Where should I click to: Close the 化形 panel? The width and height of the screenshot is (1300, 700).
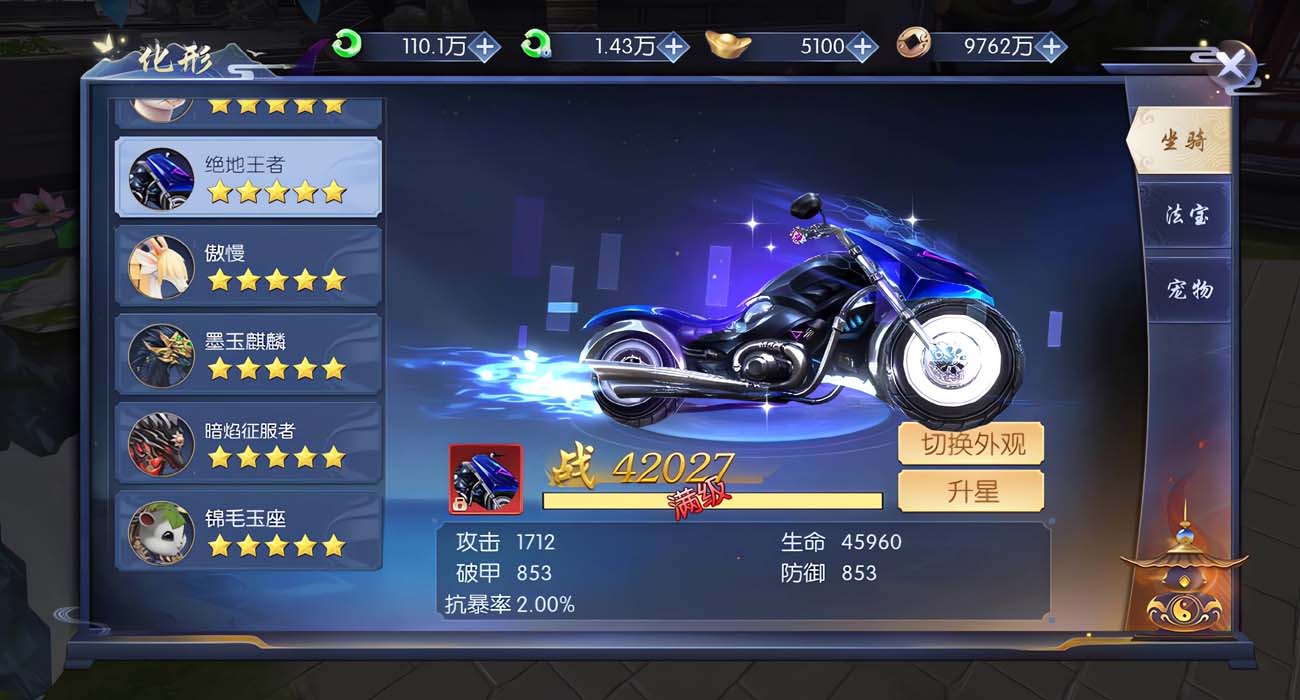click(1232, 66)
